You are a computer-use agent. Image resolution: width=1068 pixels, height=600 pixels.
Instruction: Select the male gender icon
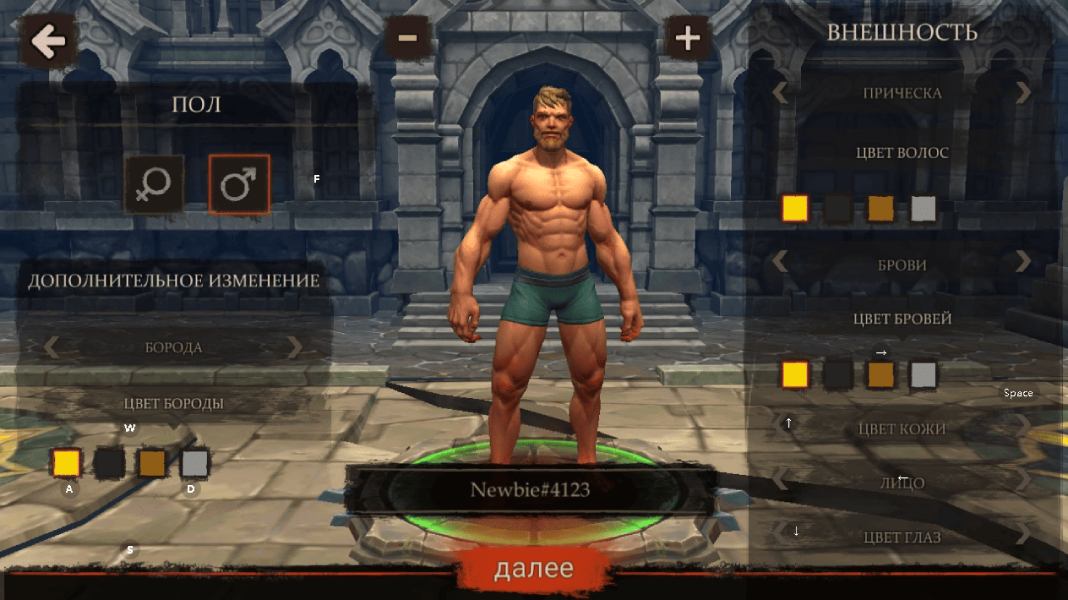[x=238, y=184]
